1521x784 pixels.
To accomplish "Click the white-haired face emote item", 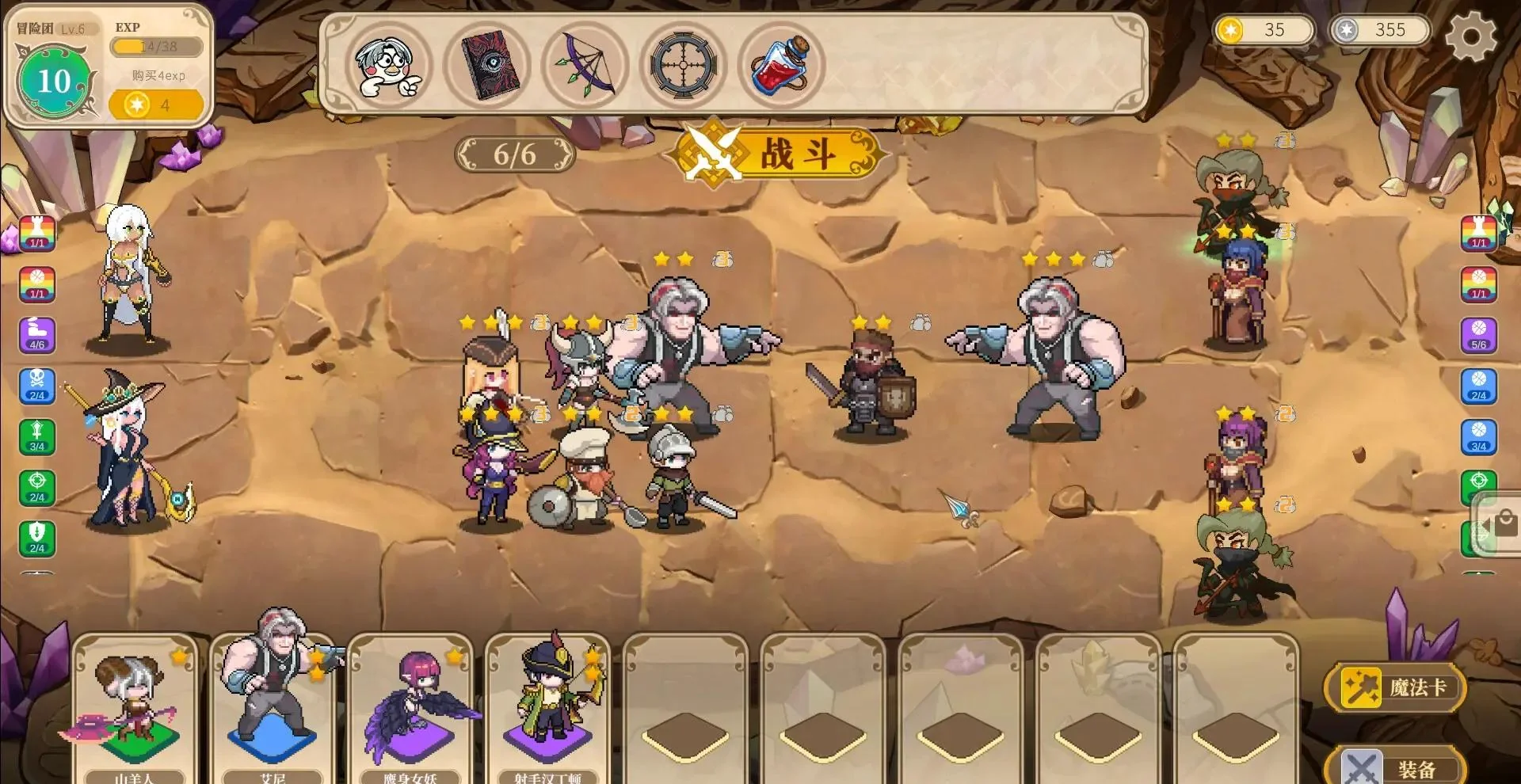I will [x=389, y=65].
